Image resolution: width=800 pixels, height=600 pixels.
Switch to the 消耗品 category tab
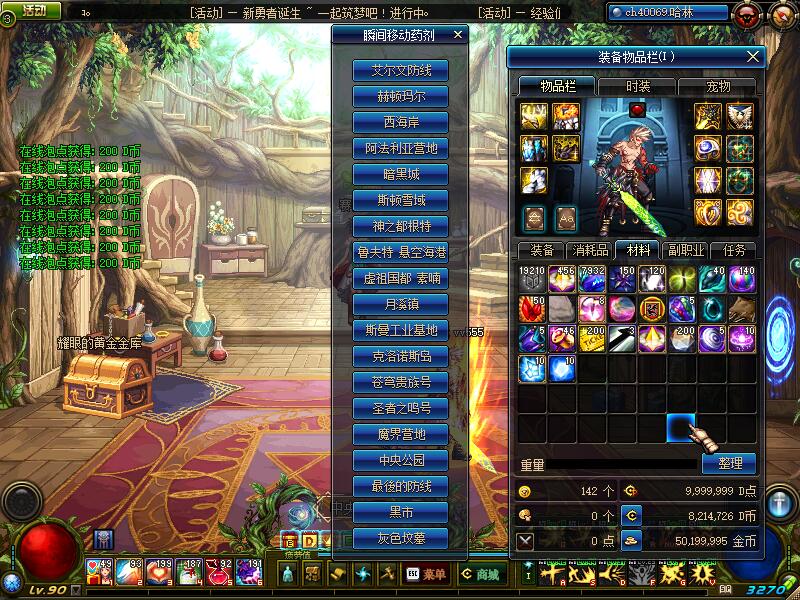point(590,250)
